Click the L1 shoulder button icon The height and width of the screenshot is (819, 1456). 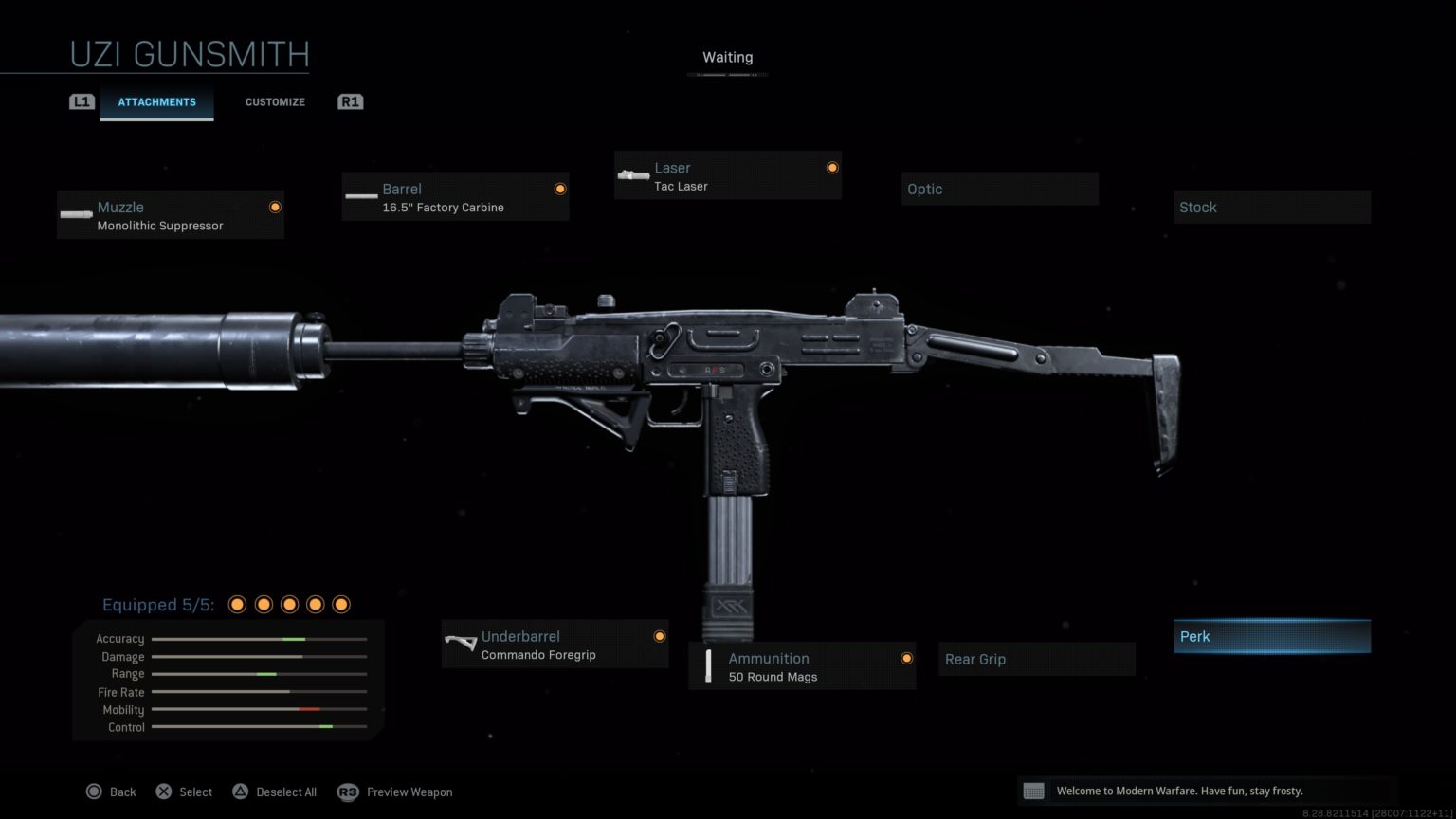82,101
